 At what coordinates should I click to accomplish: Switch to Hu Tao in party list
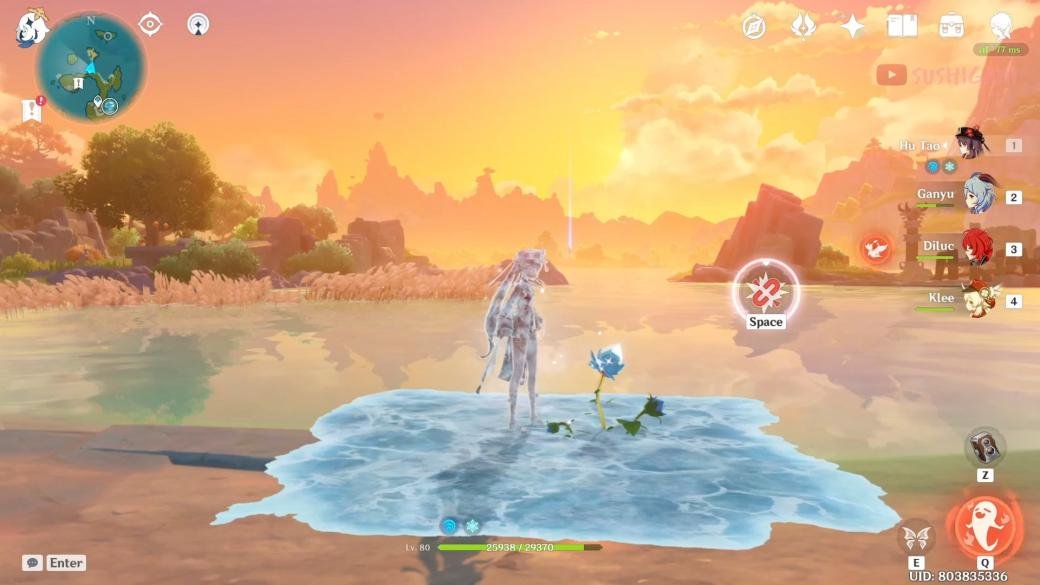click(x=970, y=145)
